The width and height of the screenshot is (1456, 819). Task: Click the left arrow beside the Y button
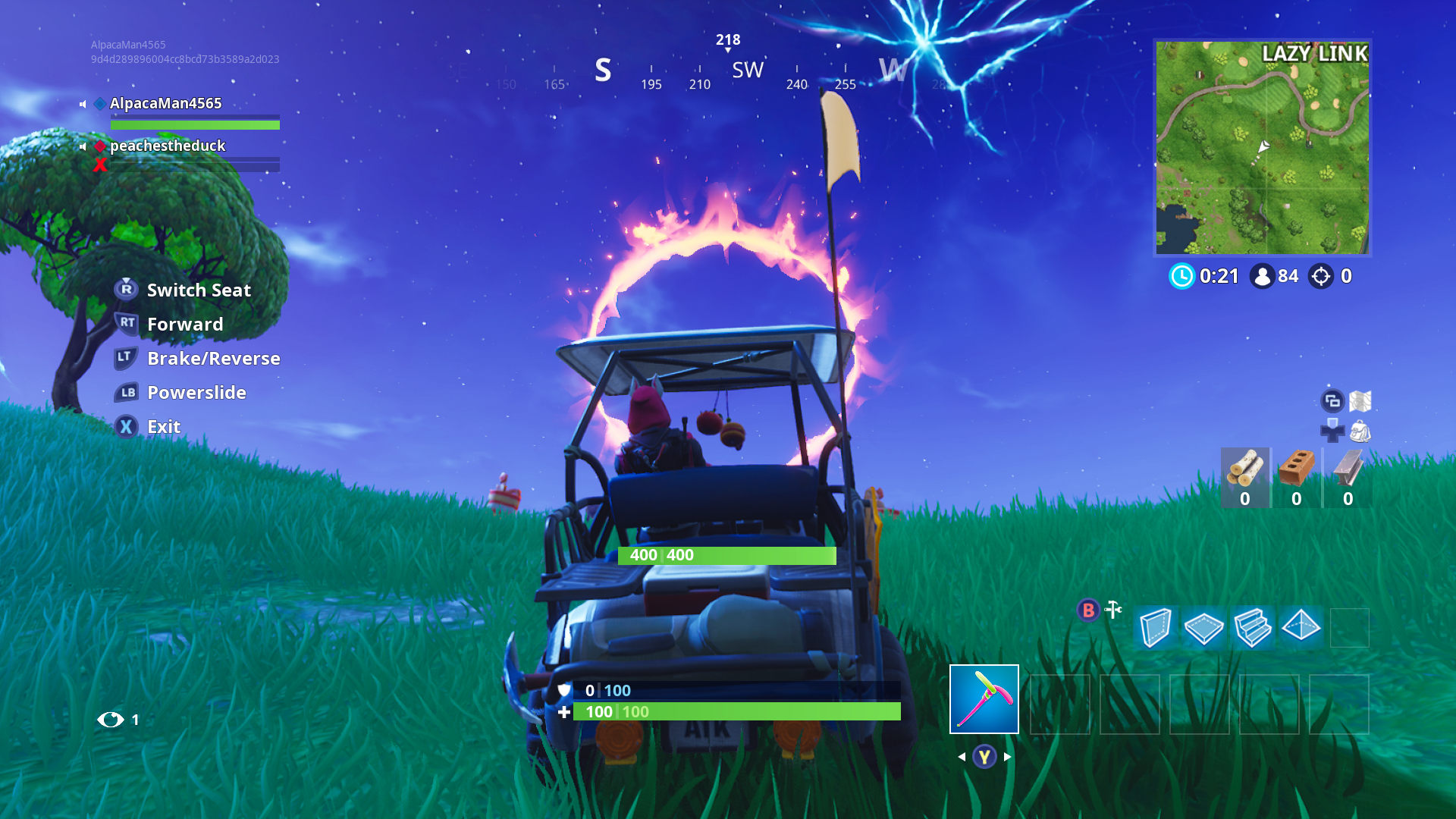962,756
